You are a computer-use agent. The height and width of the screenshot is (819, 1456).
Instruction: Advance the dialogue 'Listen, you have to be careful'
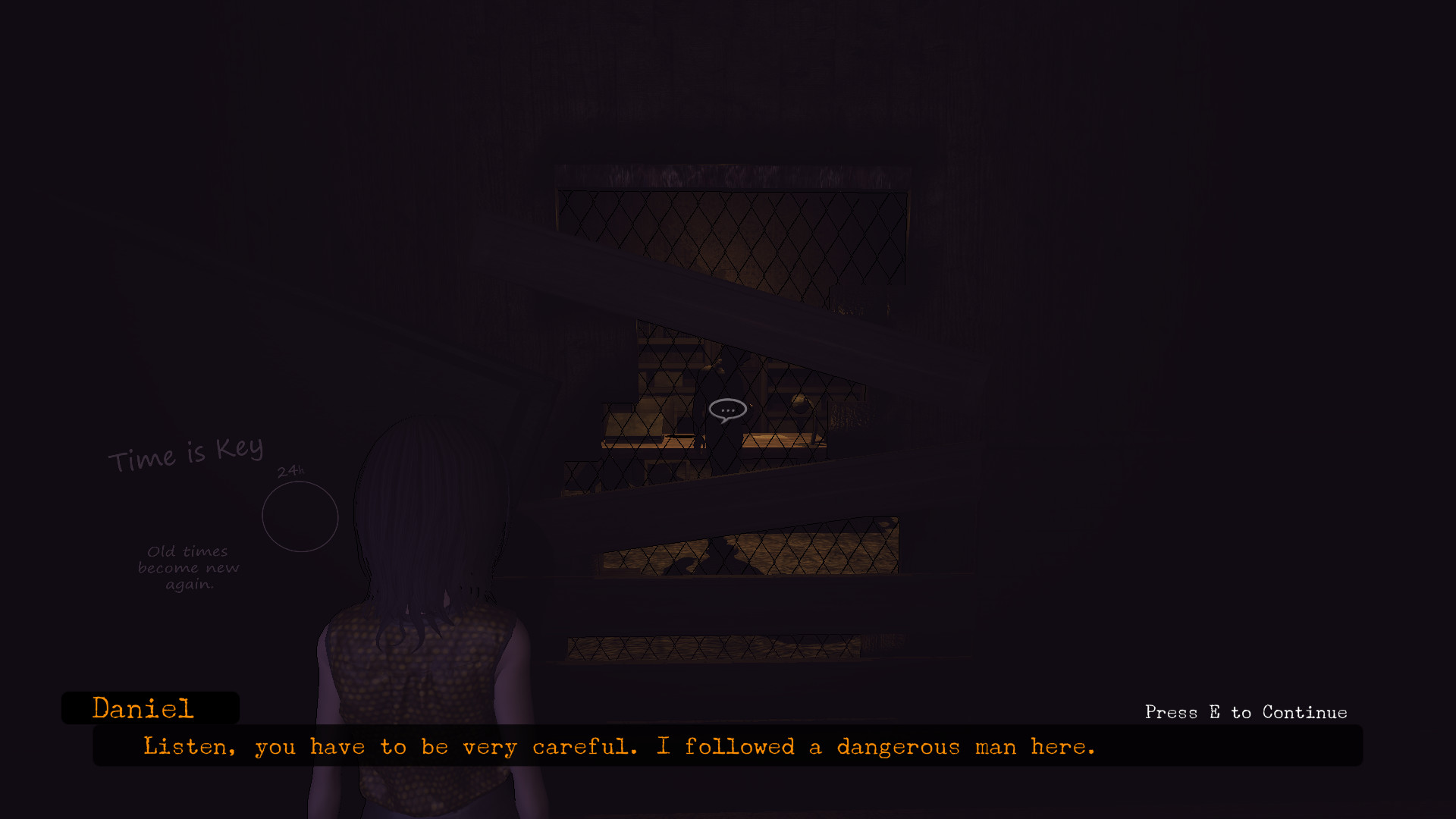pyautogui.click(x=618, y=746)
